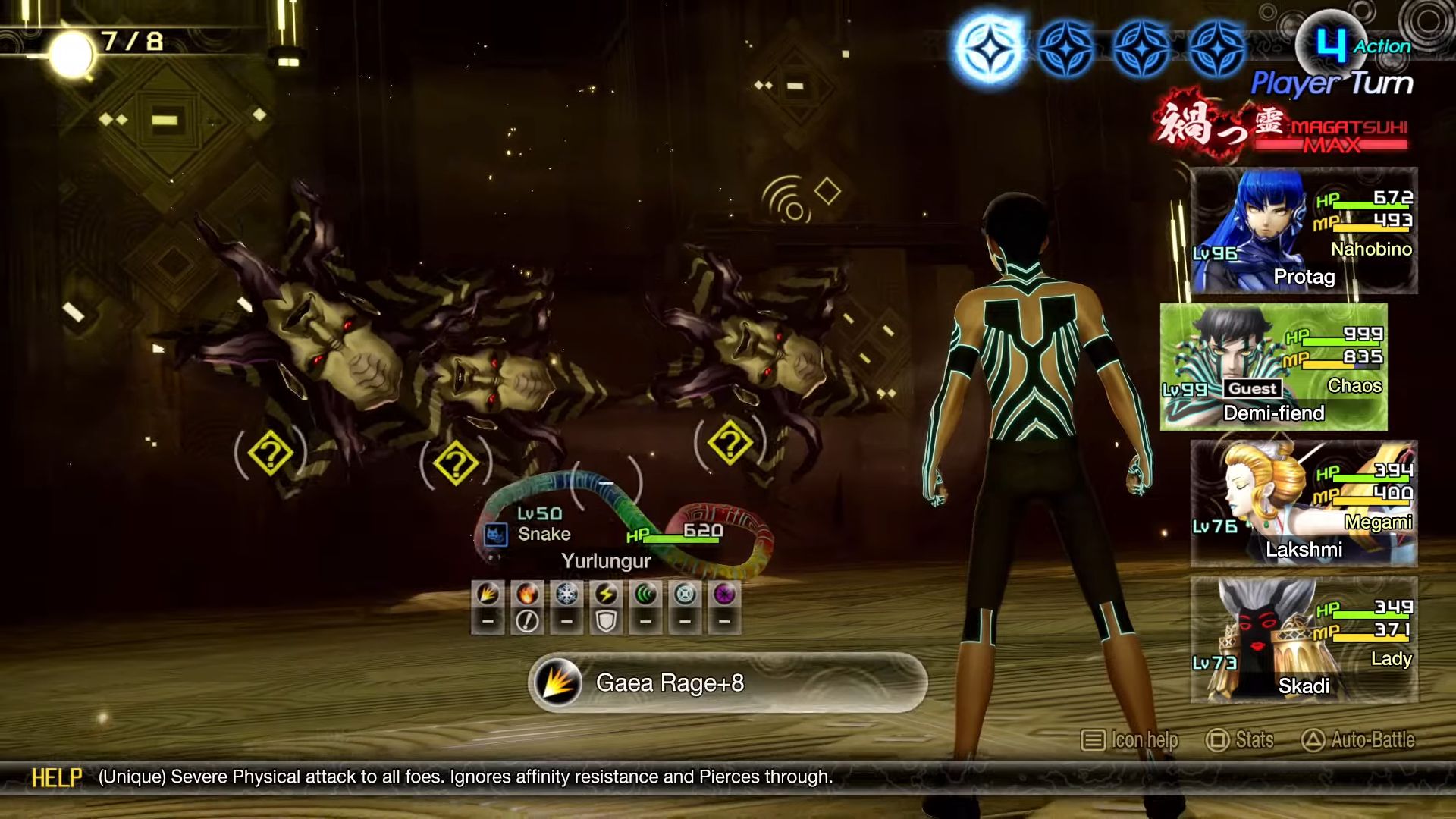Pick Lakshmi's party member panel
The height and width of the screenshot is (819, 1456).
tap(1304, 504)
